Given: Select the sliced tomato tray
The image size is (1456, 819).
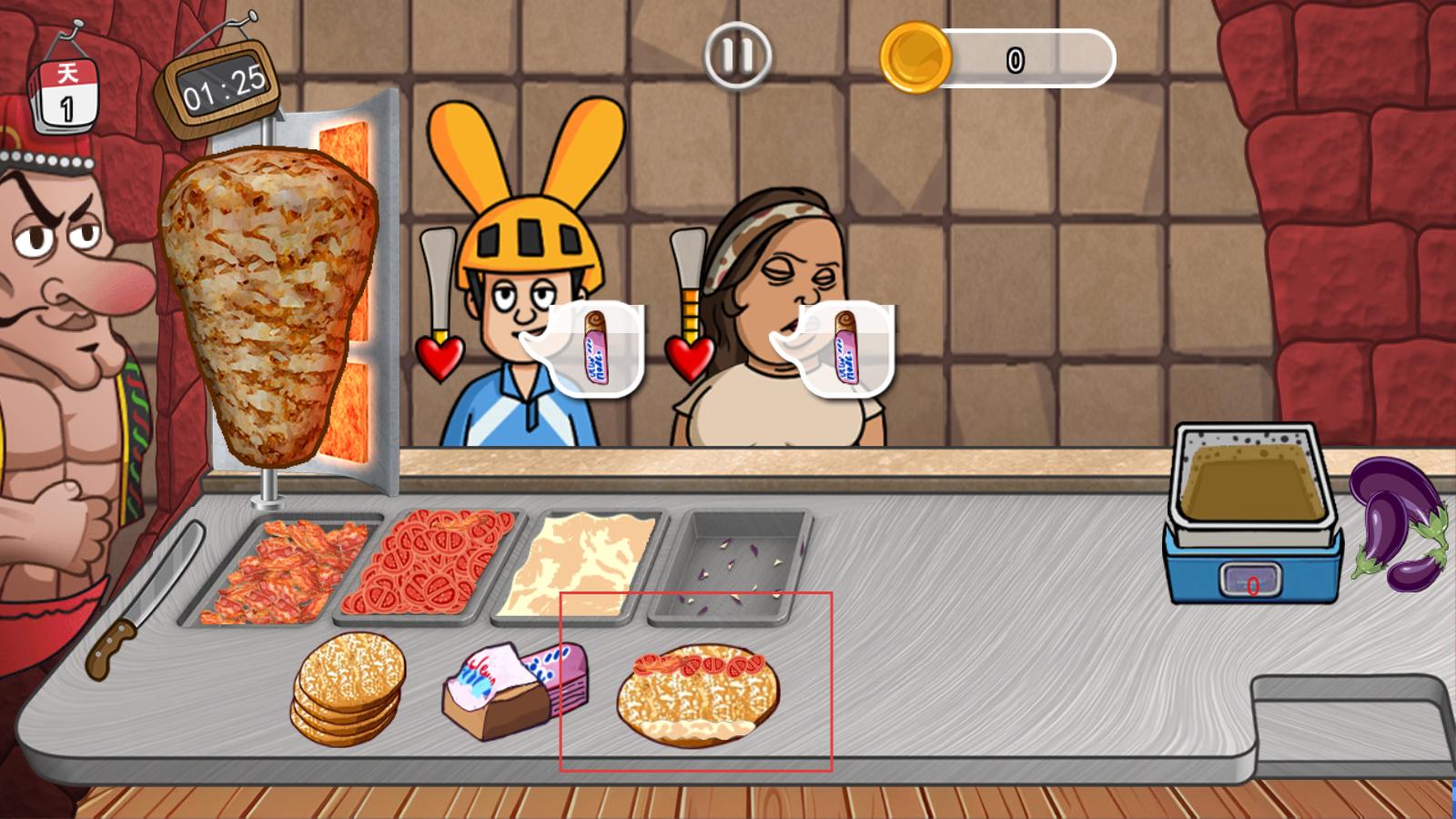Looking at the screenshot, I should [428, 569].
